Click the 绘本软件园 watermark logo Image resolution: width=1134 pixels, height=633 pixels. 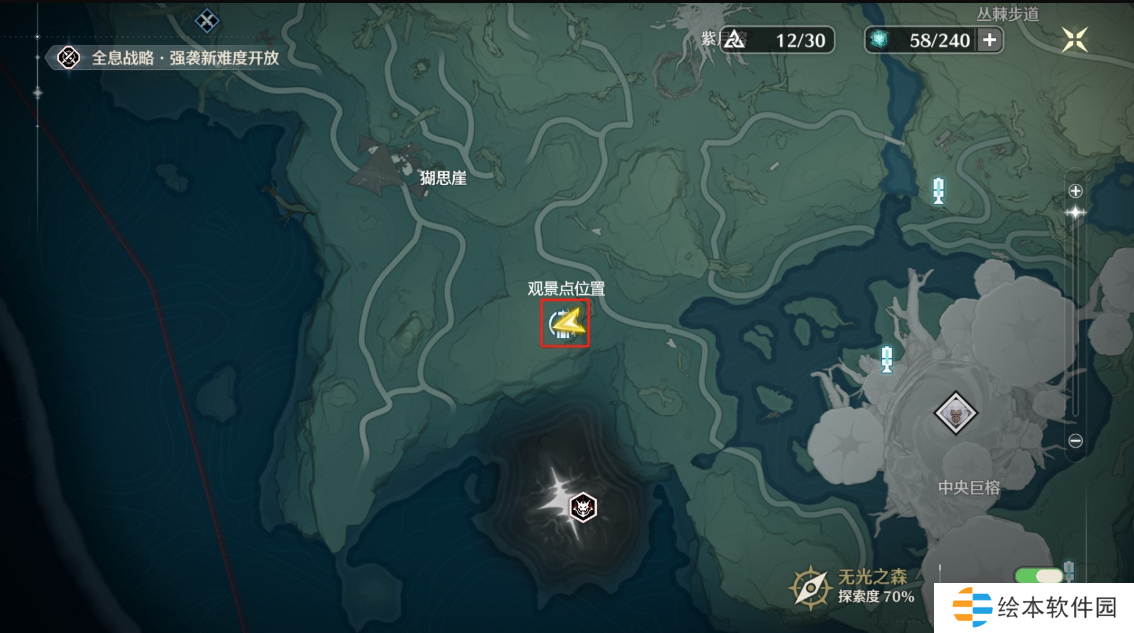click(1034, 607)
